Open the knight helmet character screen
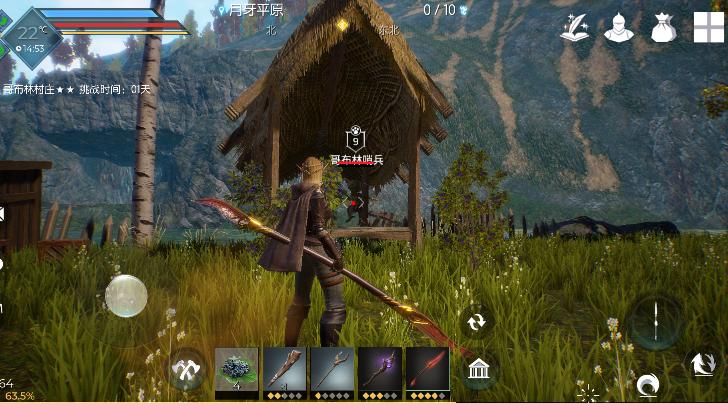The width and height of the screenshot is (728, 403). pyautogui.click(x=620, y=28)
